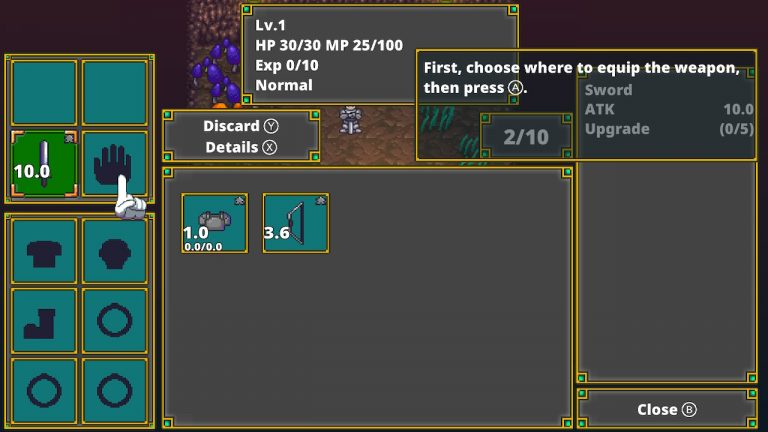Choose the open hand equipment slot

click(114, 163)
